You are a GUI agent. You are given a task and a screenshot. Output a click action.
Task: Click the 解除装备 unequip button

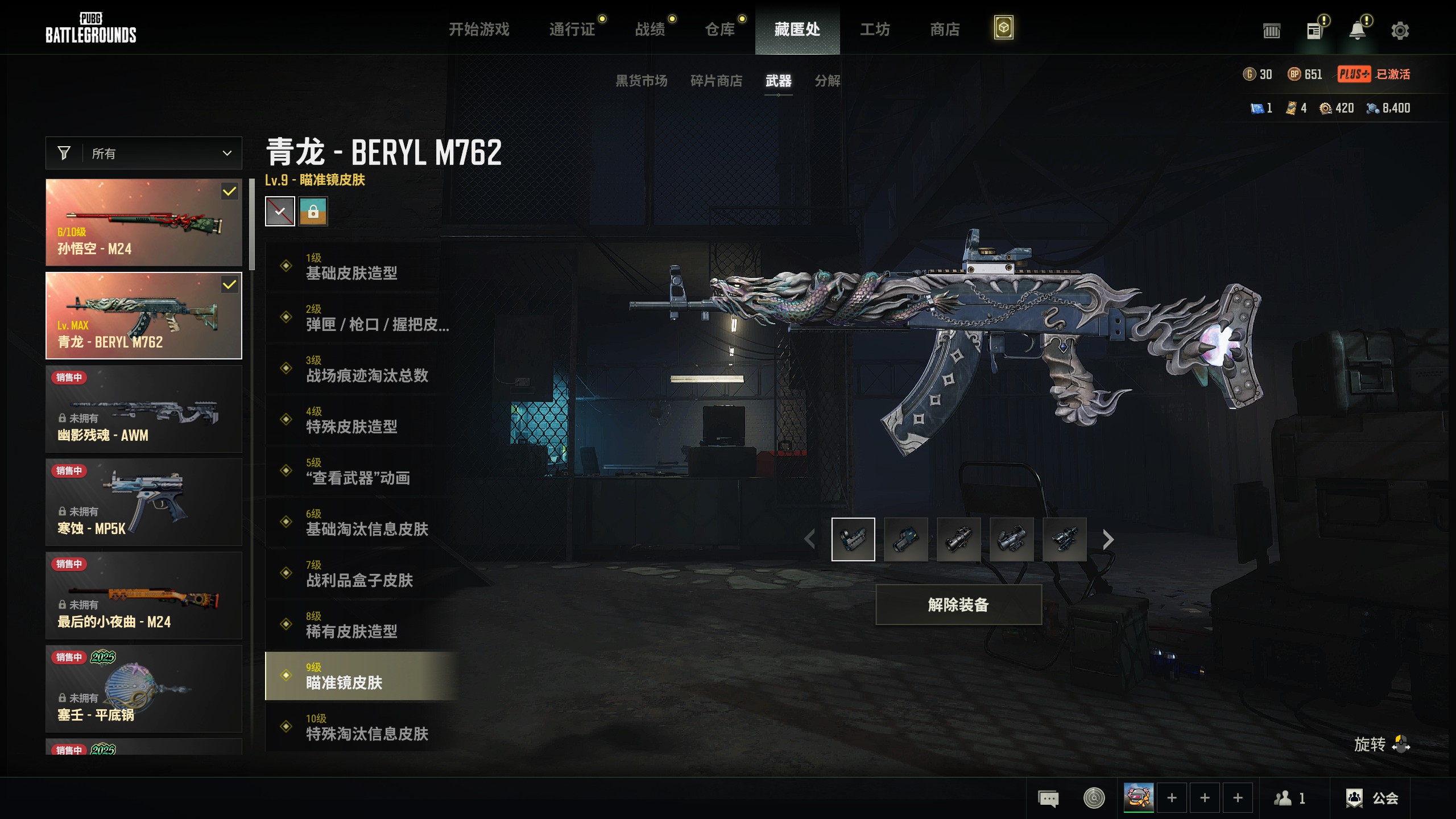958,605
